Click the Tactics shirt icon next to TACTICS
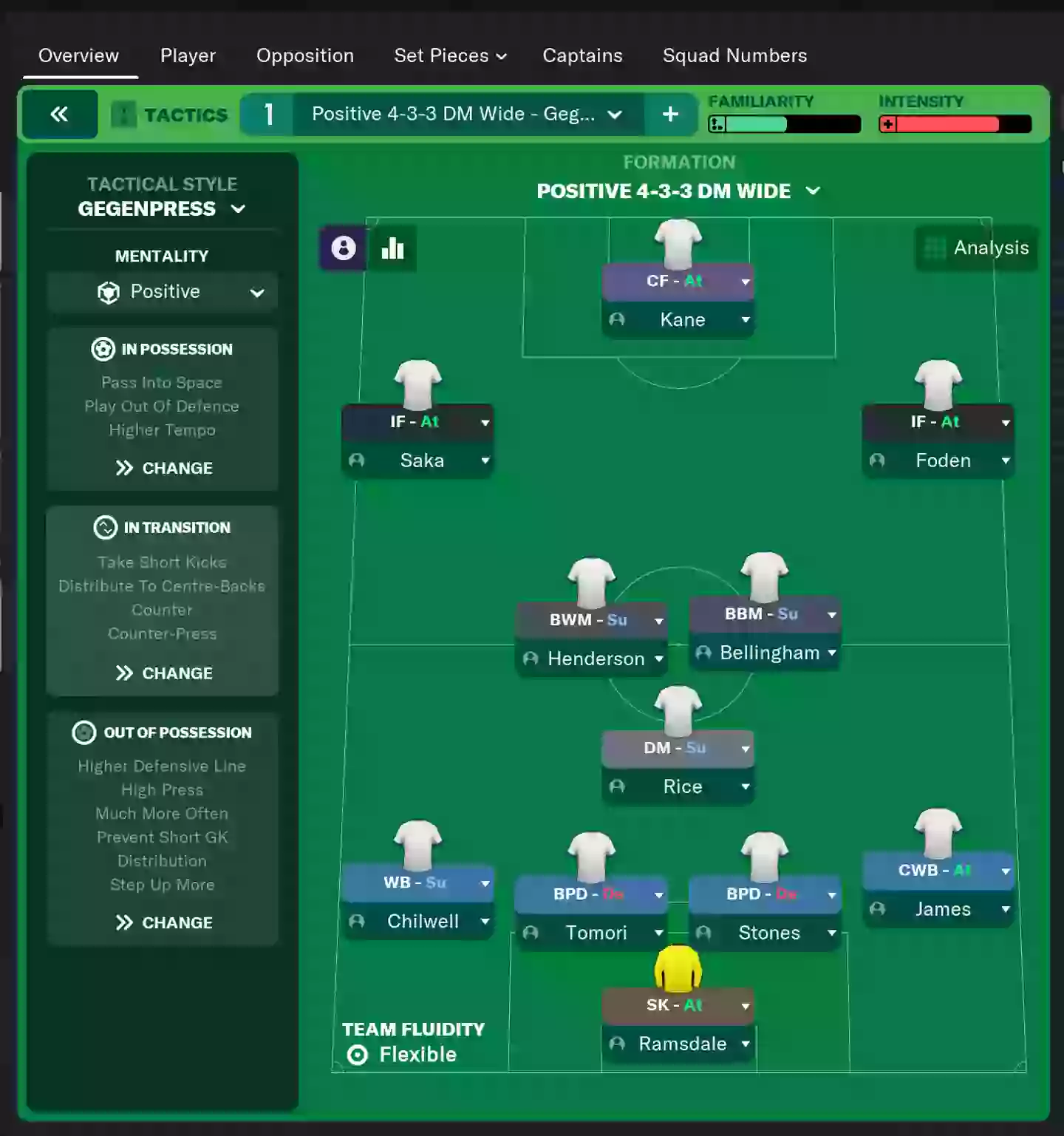Viewport: 1064px width, 1136px height. click(x=124, y=114)
